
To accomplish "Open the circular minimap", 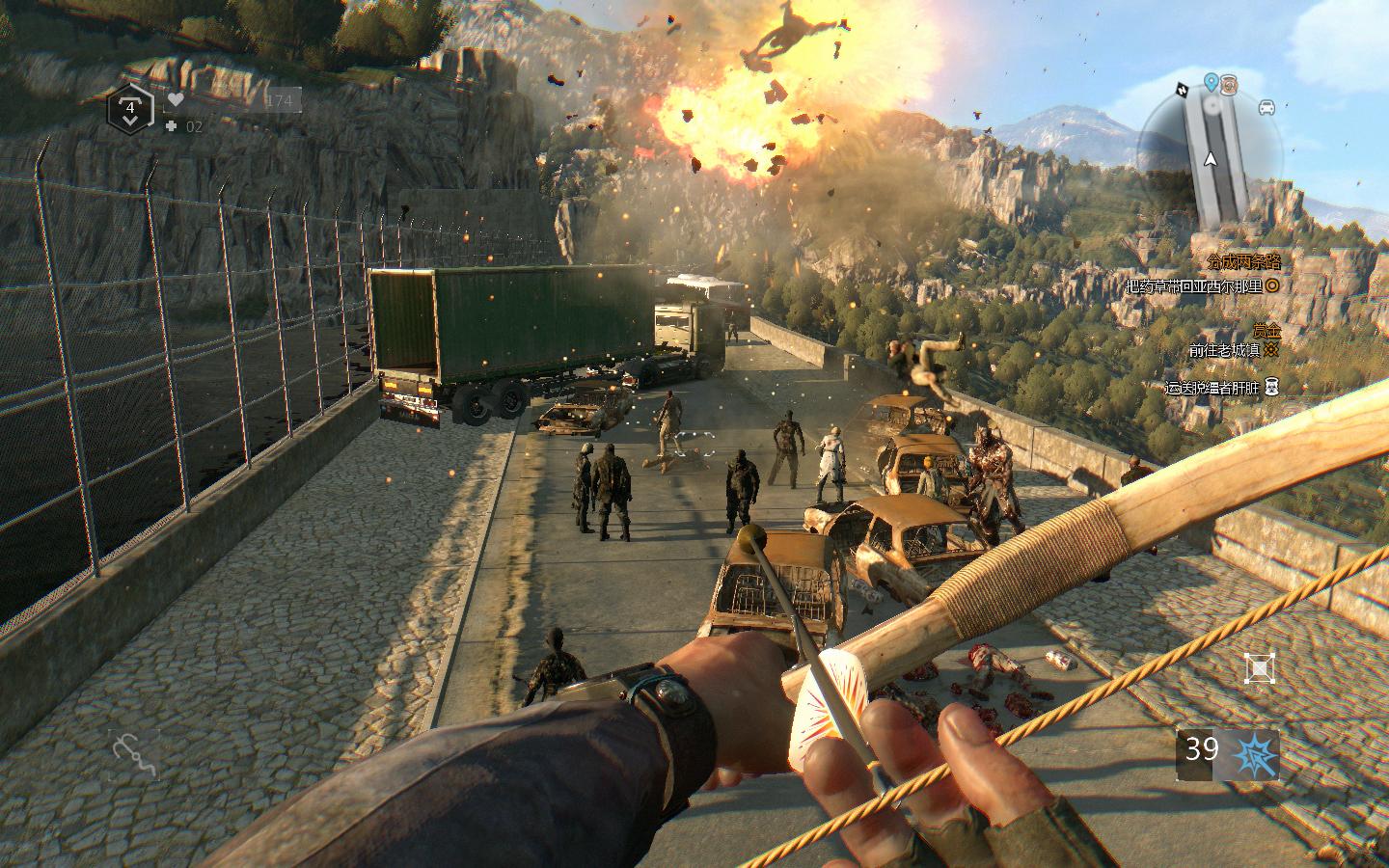I will [1212, 154].
